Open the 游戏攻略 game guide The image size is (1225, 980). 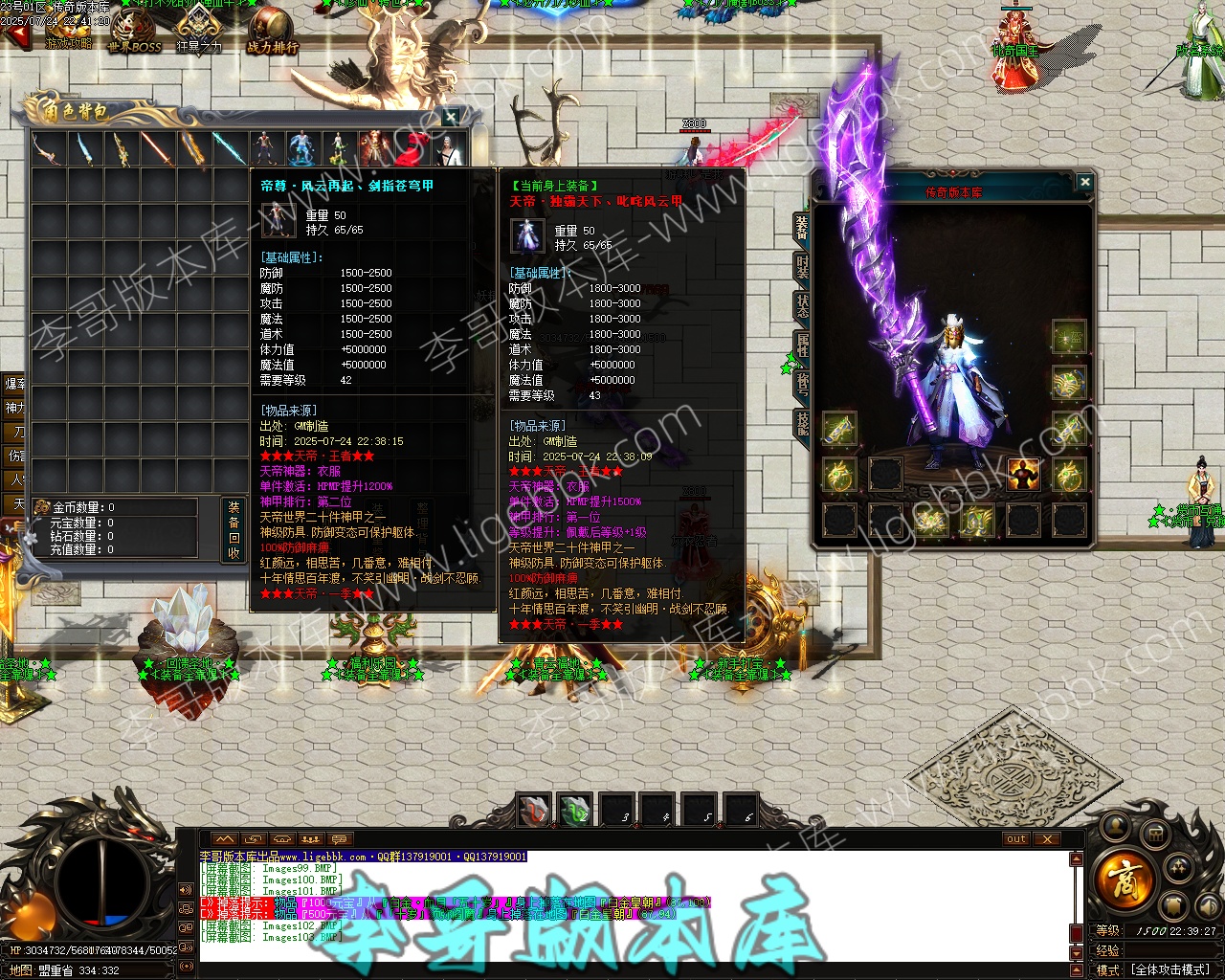point(69,31)
